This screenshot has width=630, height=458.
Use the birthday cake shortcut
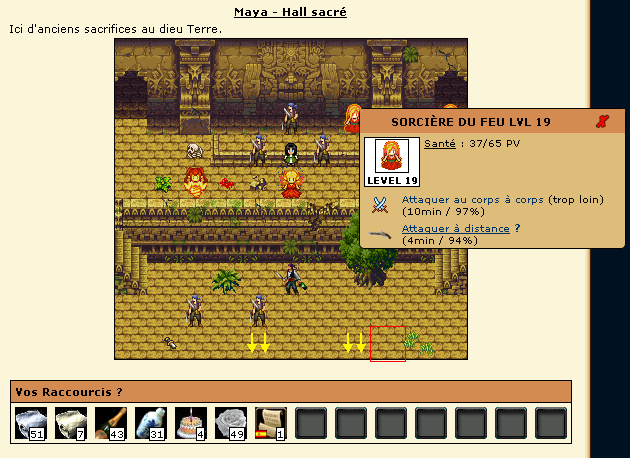[x=192, y=423]
